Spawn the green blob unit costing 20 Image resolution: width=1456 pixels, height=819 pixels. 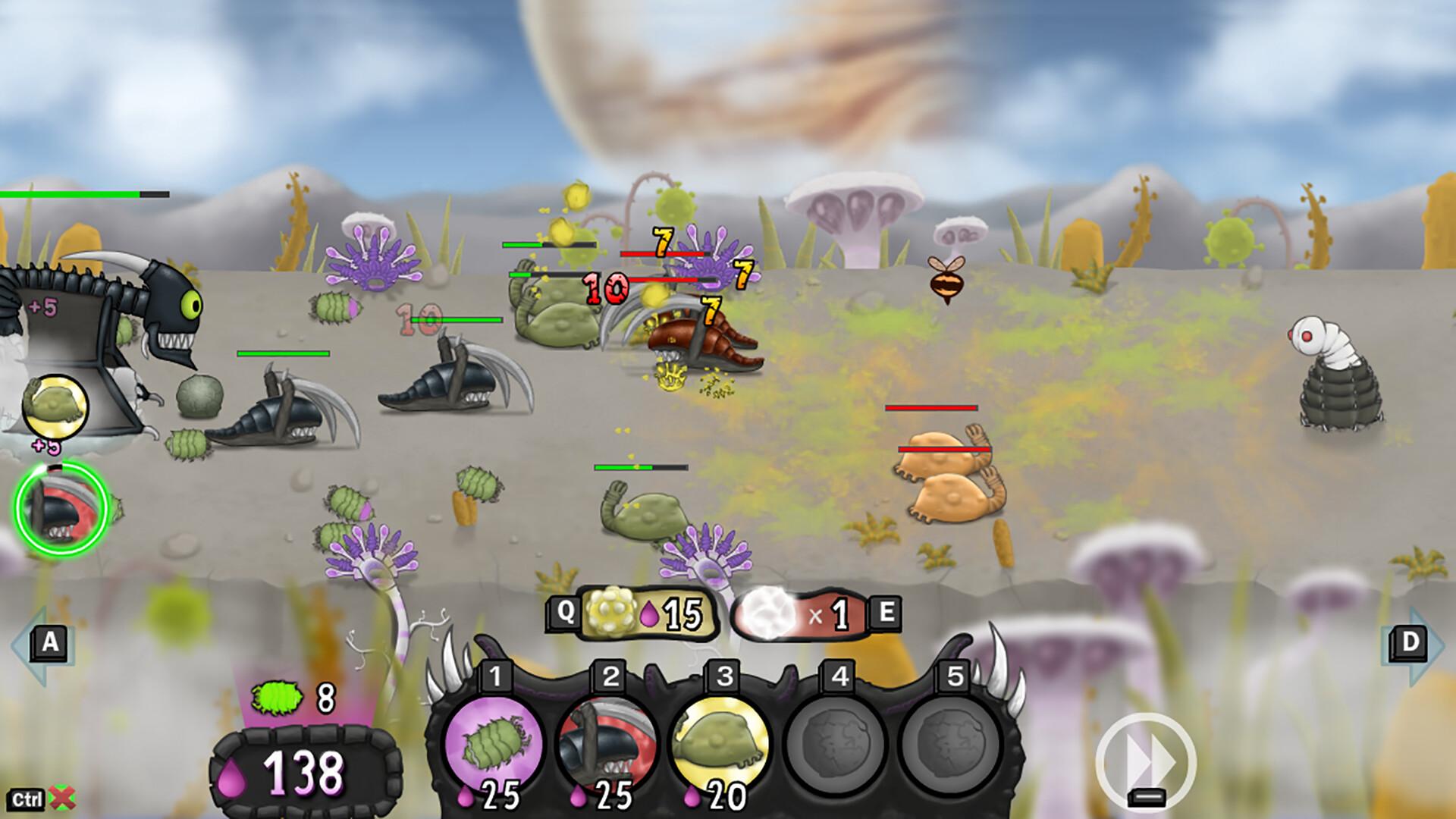tap(720, 743)
